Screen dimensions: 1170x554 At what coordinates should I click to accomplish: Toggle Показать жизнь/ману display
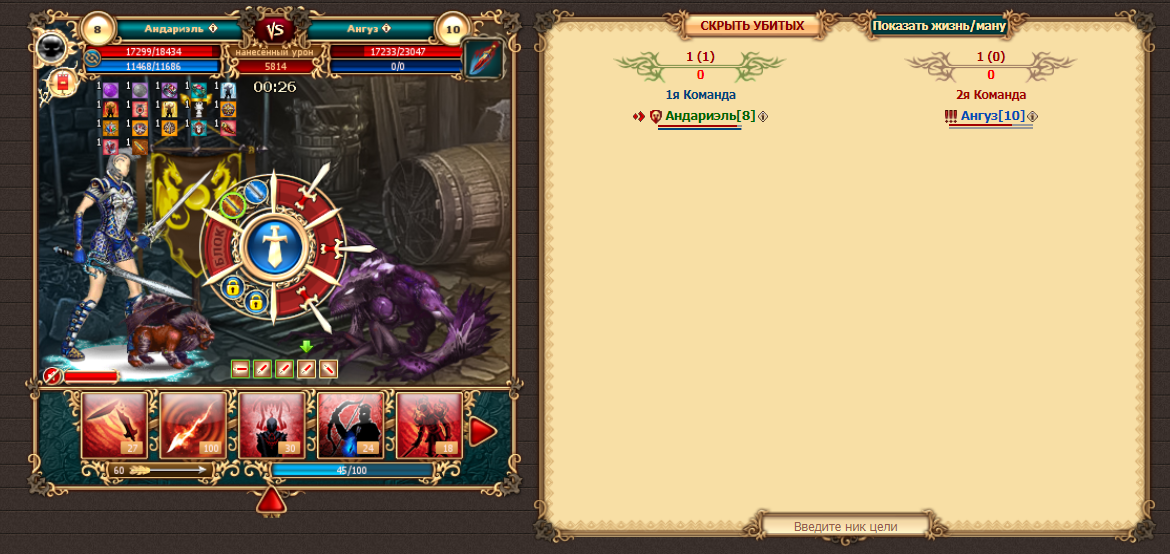[937, 26]
